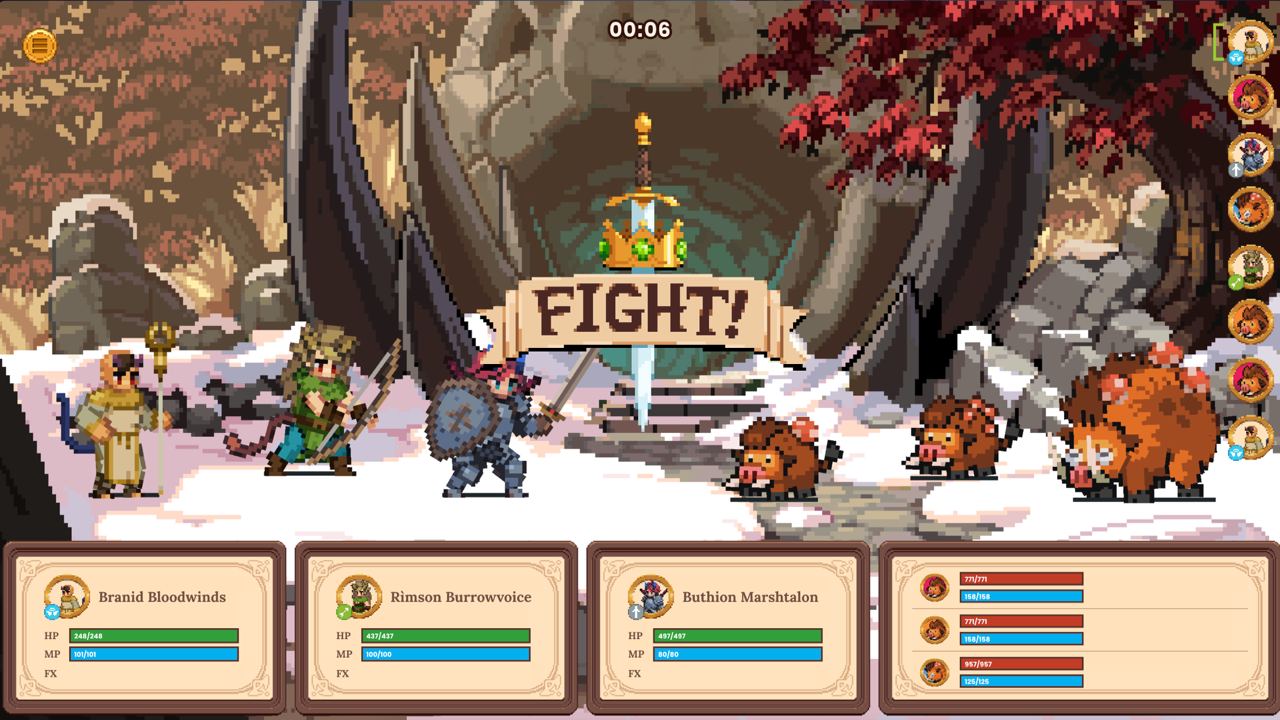Toggle Branid's blue wing status badge
This screenshot has height=720, width=1280.
pos(51,613)
